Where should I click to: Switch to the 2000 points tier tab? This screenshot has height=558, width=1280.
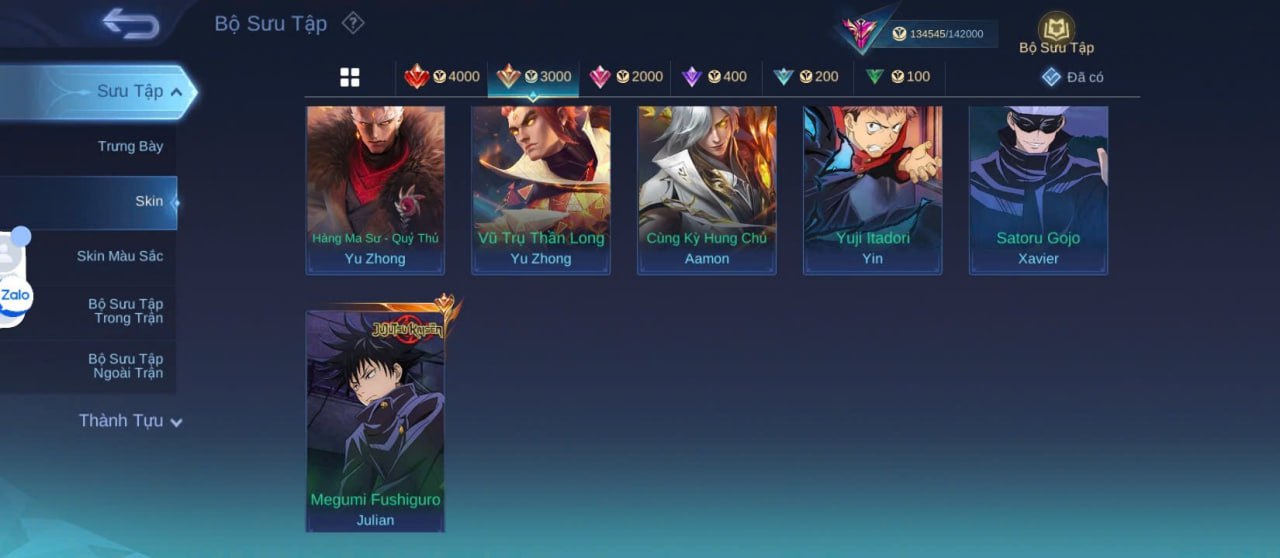click(x=626, y=77)
